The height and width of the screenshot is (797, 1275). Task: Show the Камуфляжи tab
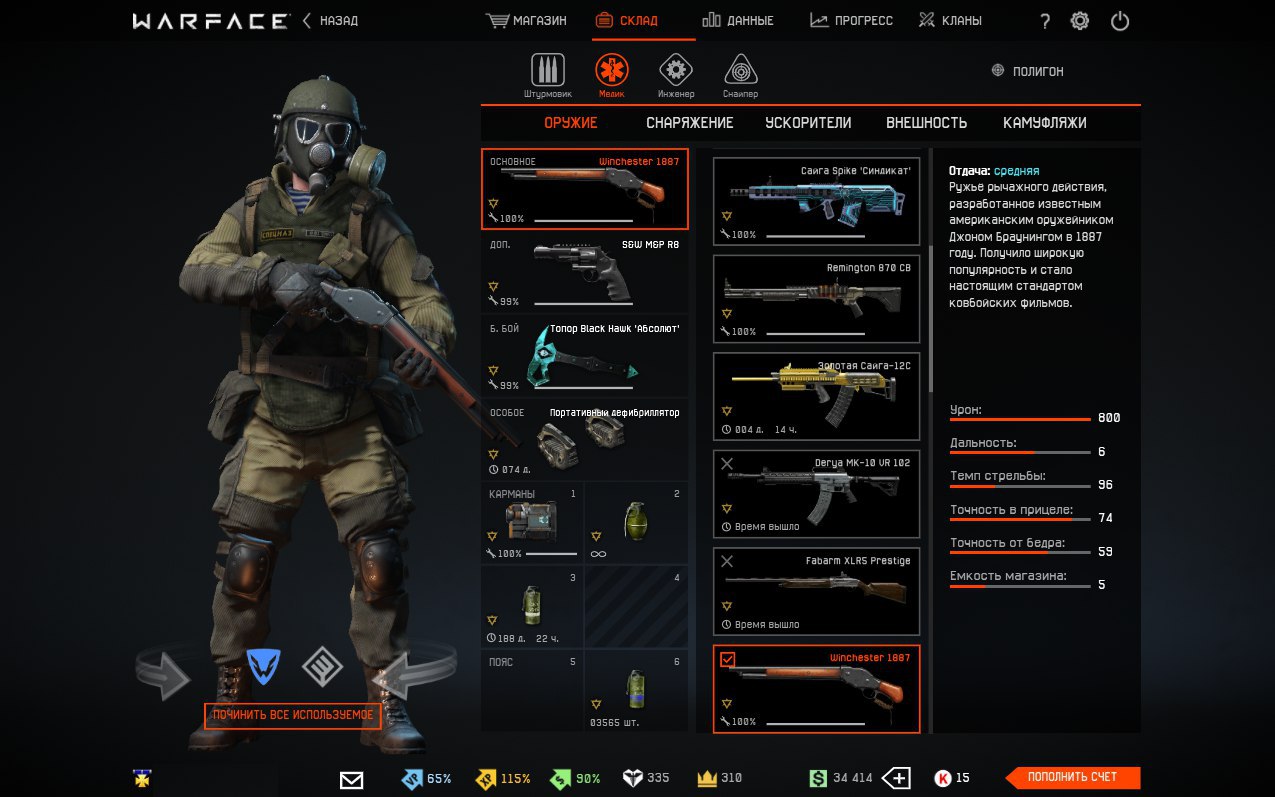1044,123
